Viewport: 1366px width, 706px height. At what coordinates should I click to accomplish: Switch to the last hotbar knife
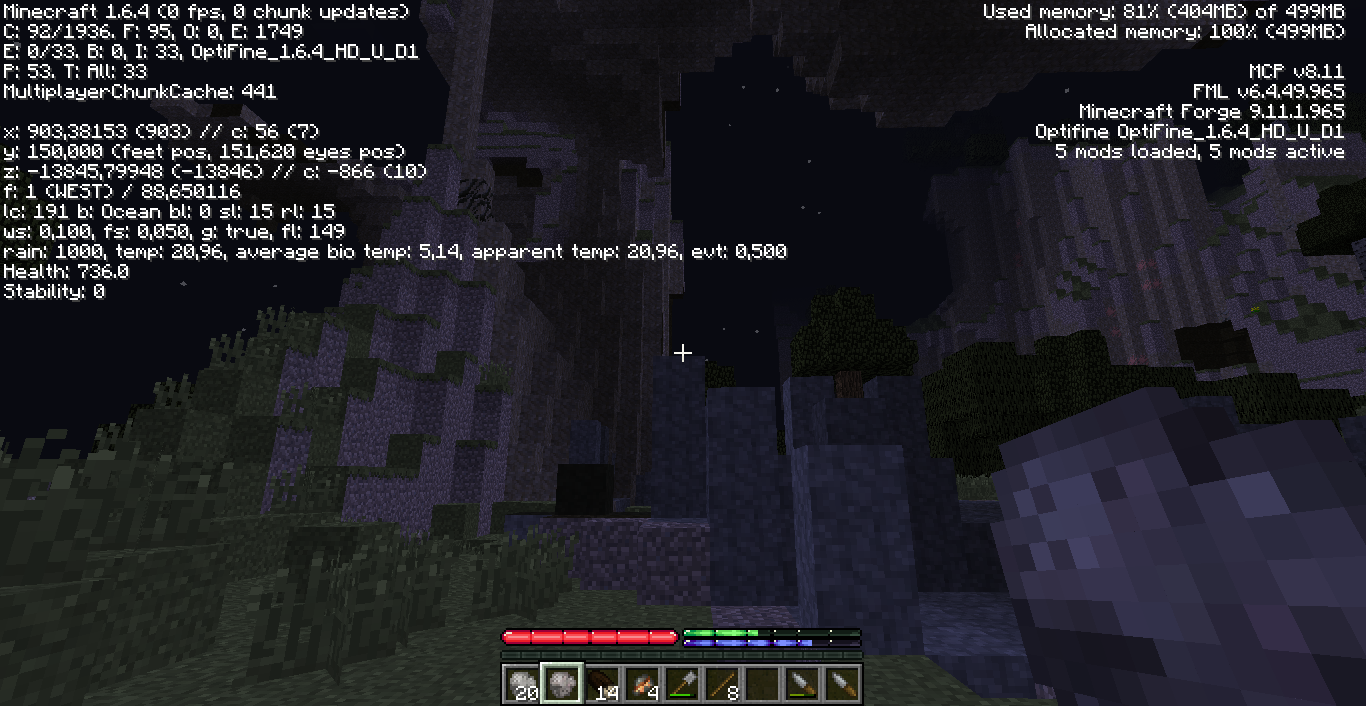[841, 684]
